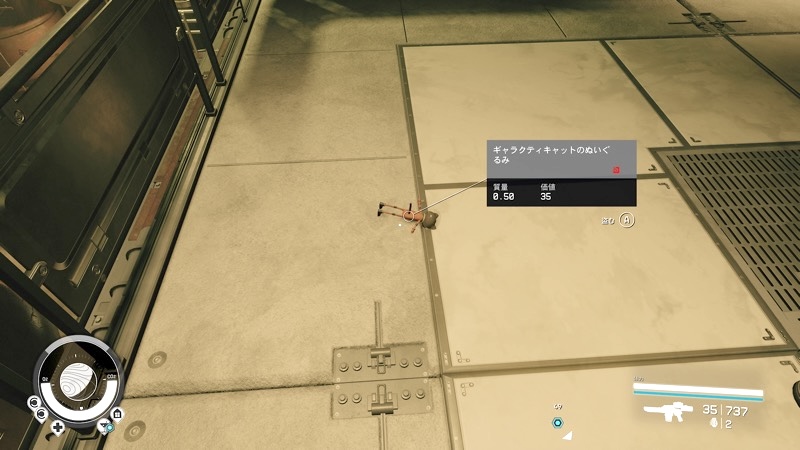The image size is (800, 450).
Task: Click the red stolen-item icon on the item card
Action: click(x=617, y=171)
